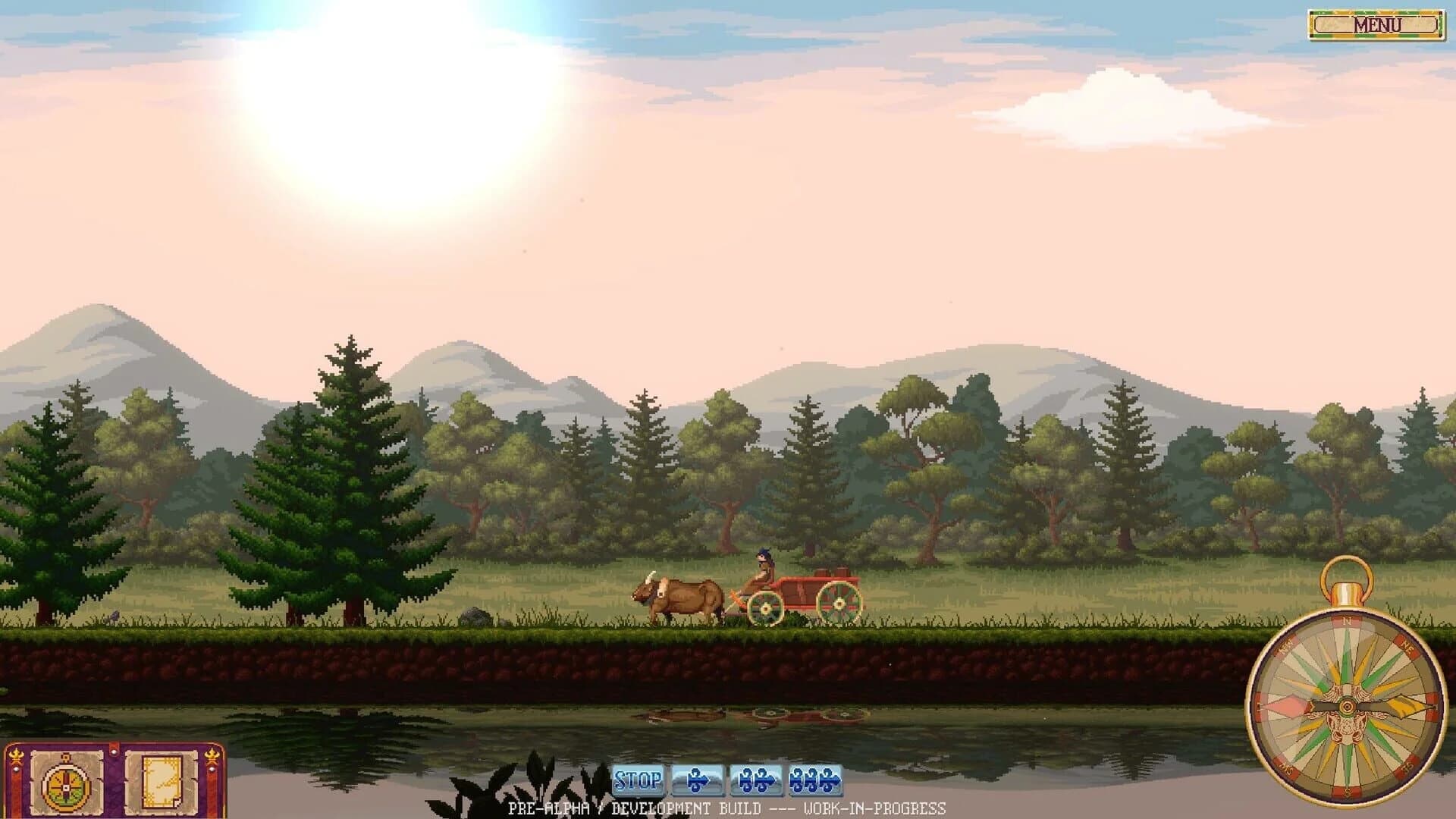Click the NE label on the compass rose
1456x819 pixels.
point(1406,647)
